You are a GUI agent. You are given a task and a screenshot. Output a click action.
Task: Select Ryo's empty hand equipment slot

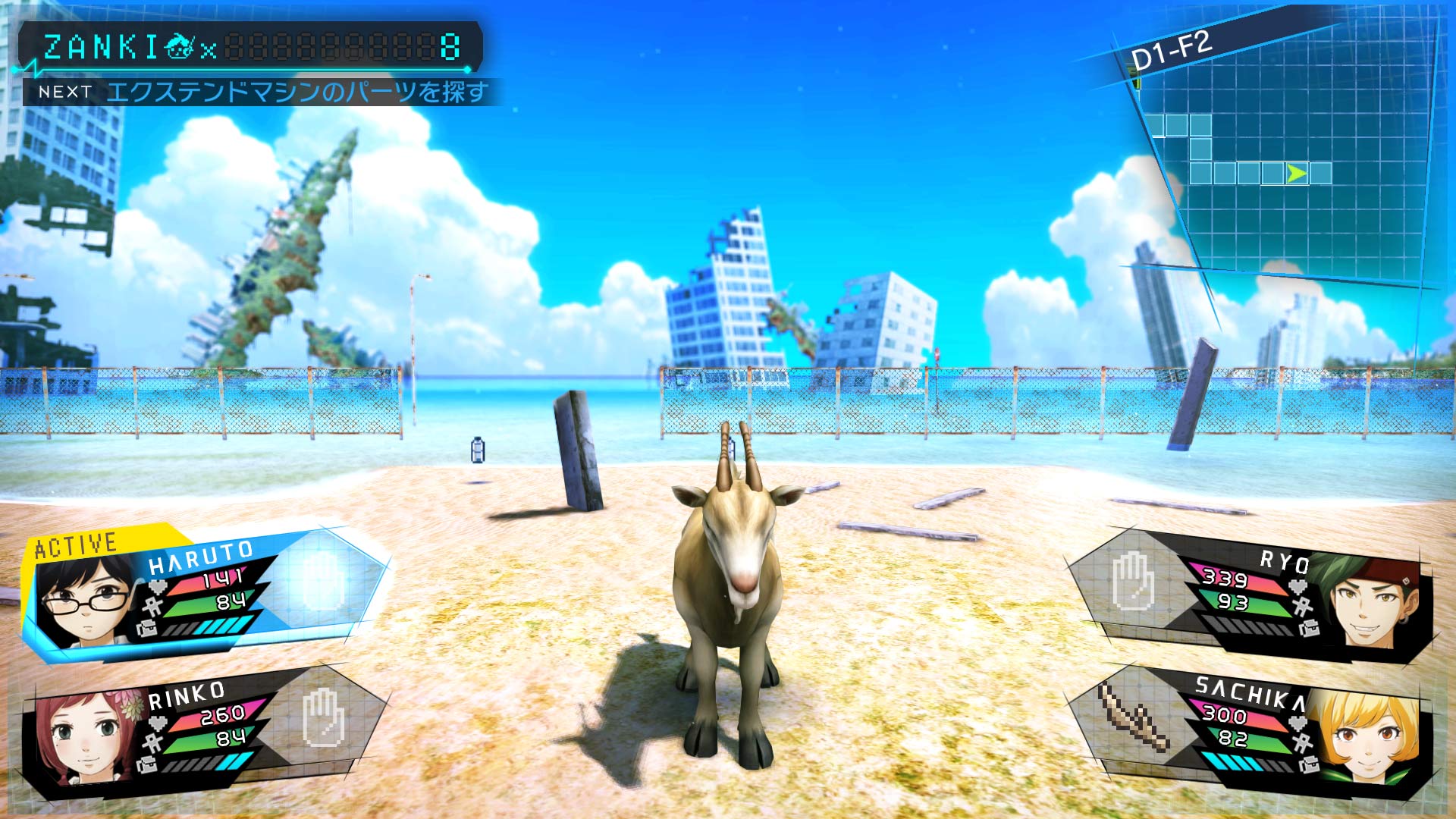[x=1131, y=582]
